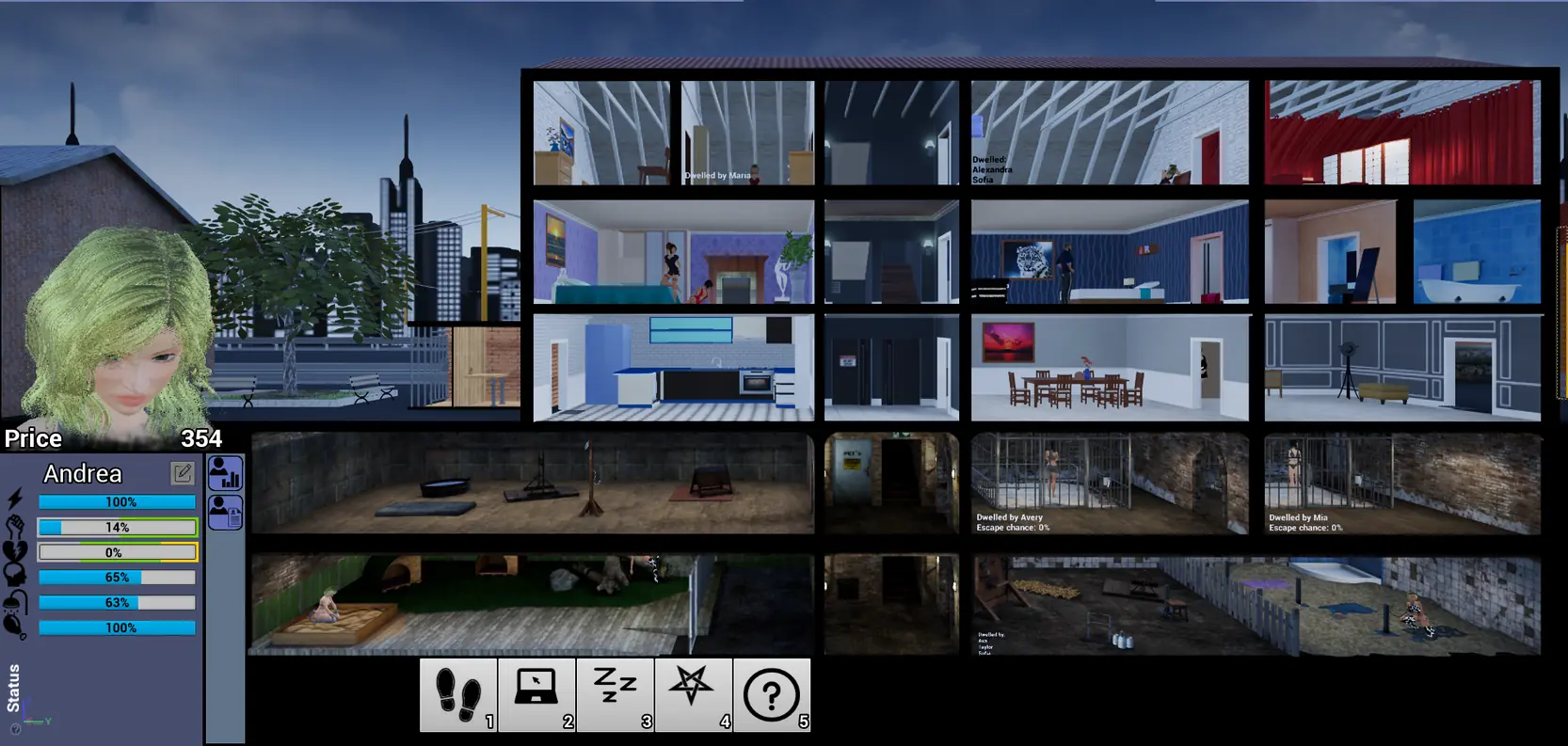Adjust the yellow-outlined 0% stat bar
The height and width of the screenshot is (746, 1568).
117,552
